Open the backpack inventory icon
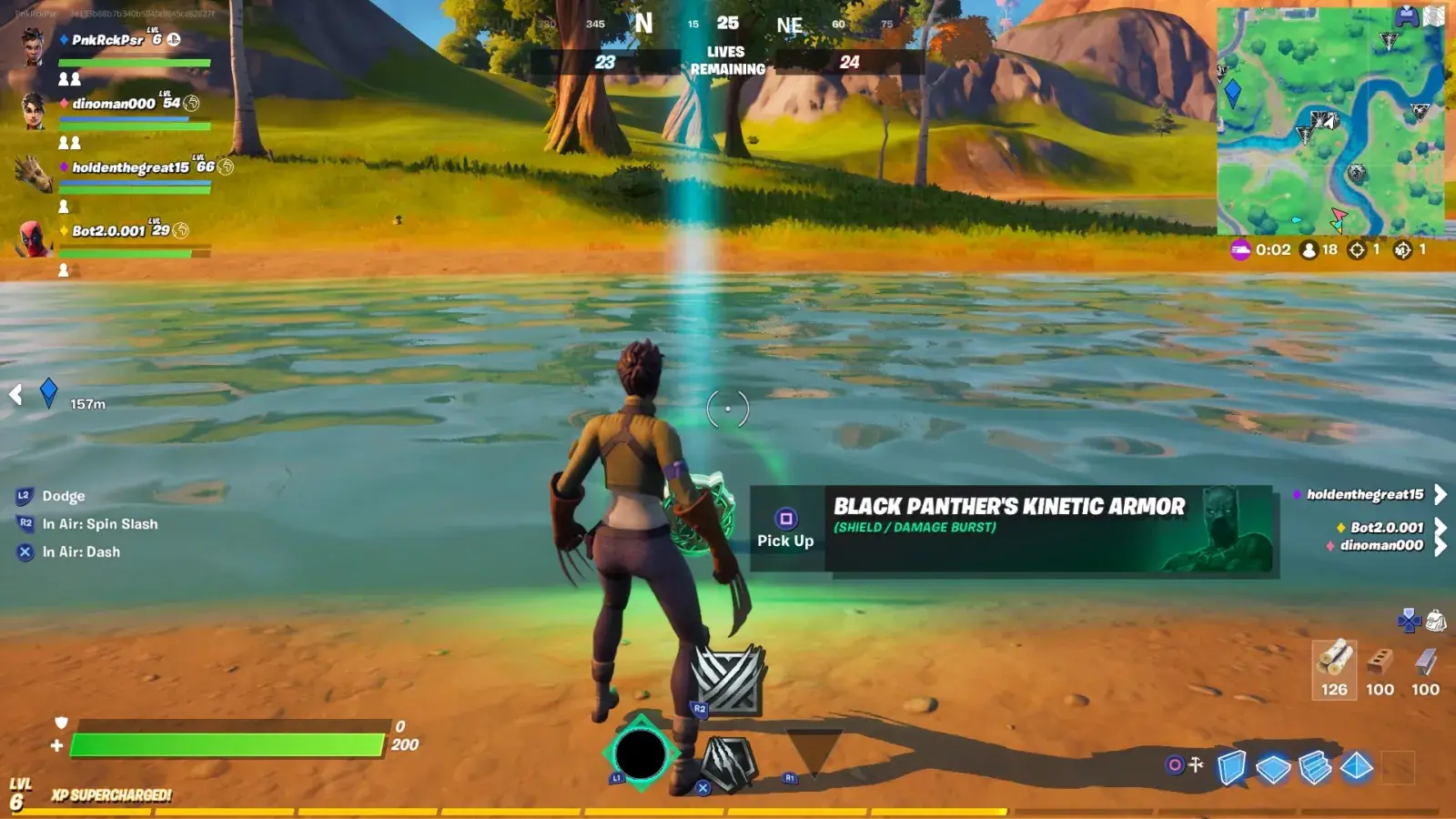1456x819 pixels. (1436, 621)
